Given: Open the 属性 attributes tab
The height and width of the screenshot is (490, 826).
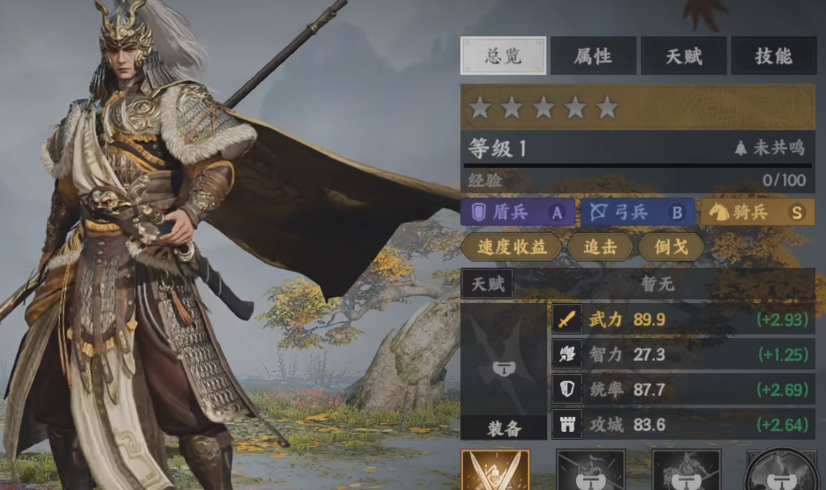Looking at the screenshot, I should 593,56.
